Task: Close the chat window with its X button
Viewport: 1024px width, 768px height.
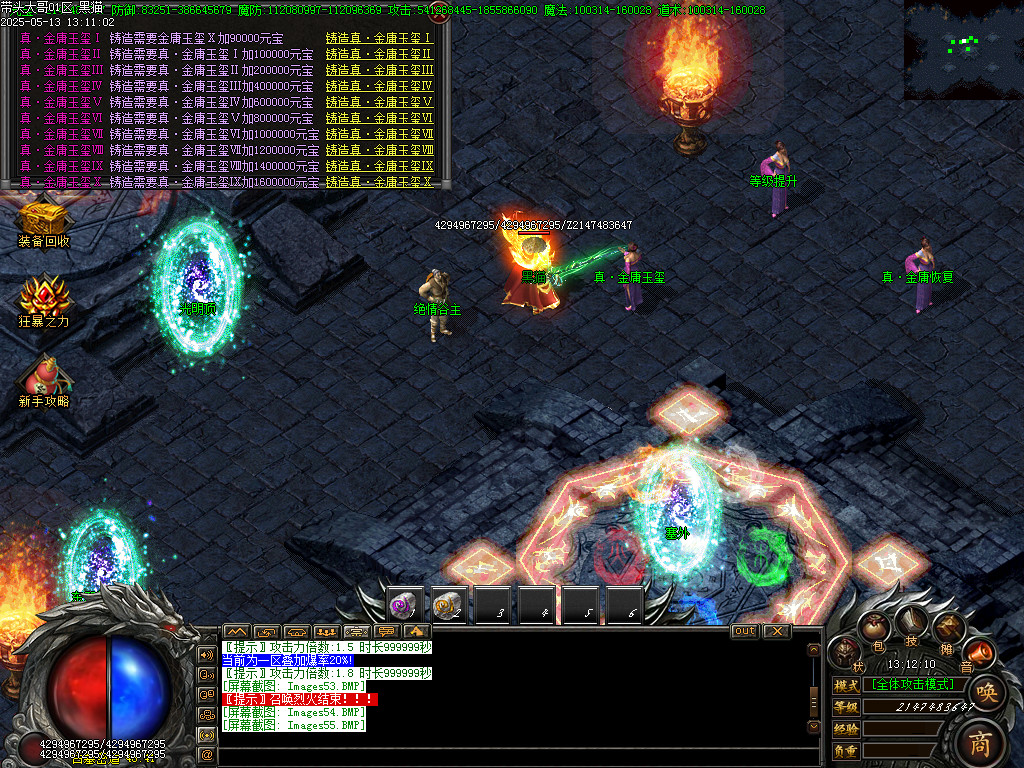Action: [x=777, y=631]
